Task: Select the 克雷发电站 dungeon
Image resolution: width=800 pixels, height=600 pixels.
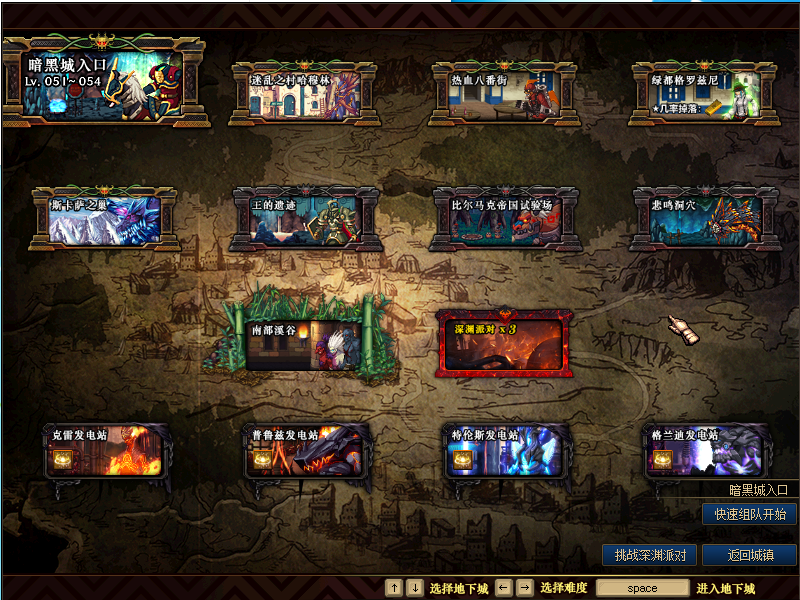Action: tap(104, 452)
